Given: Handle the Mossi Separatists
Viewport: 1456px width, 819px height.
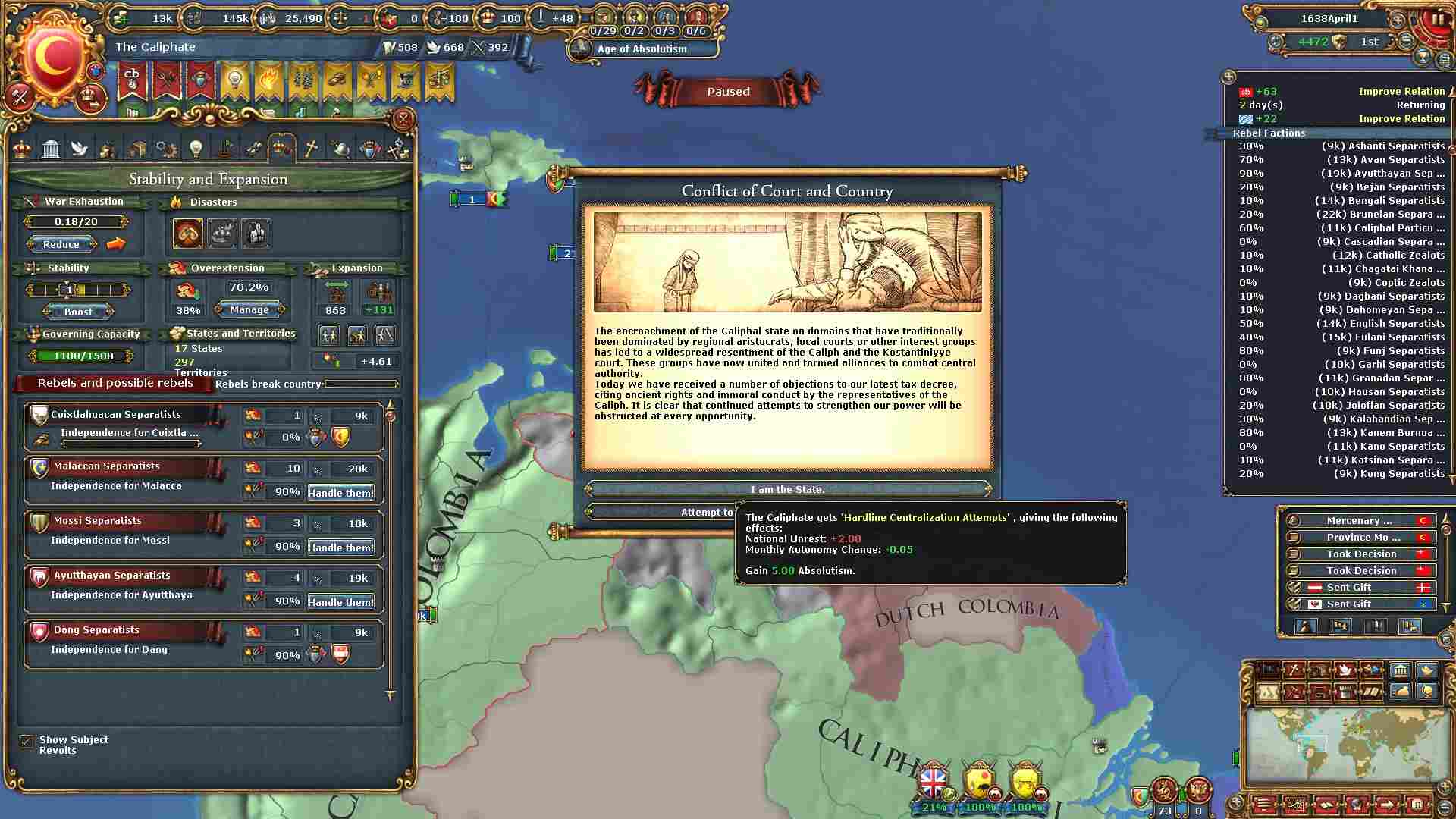Looking at the screenshot, I should (340, 548).
